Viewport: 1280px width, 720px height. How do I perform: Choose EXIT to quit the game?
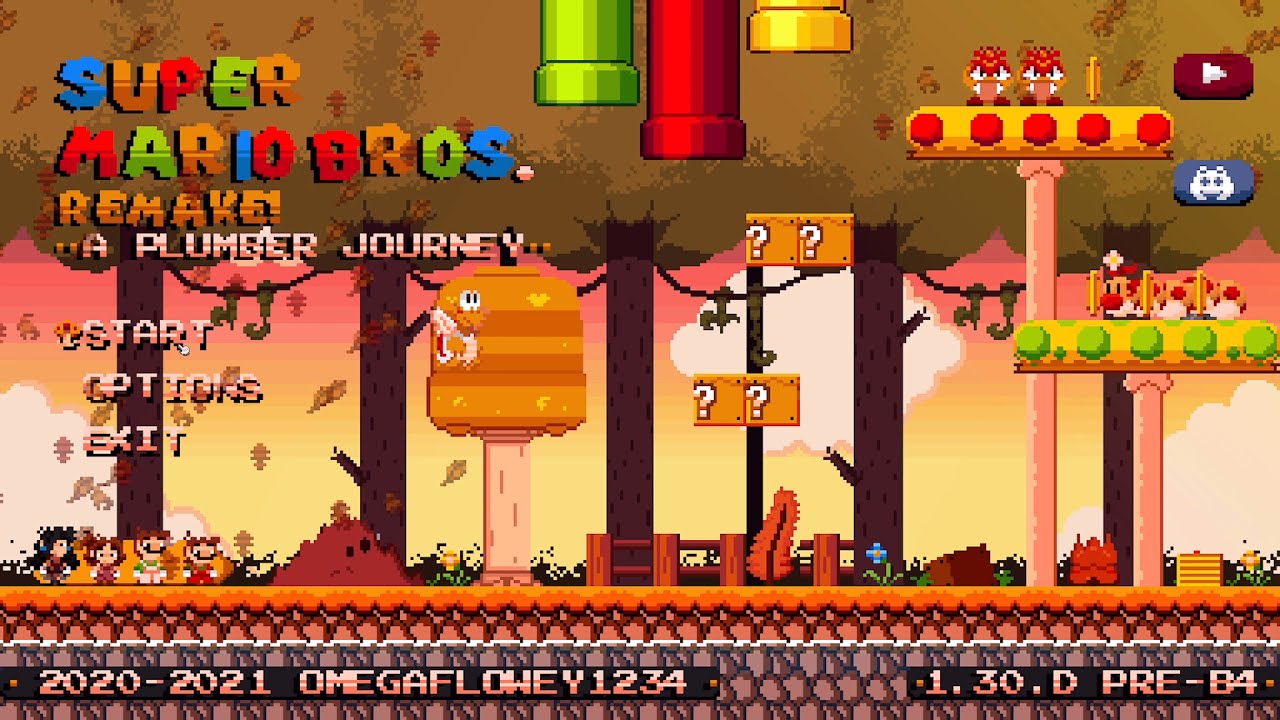point(135,441)
